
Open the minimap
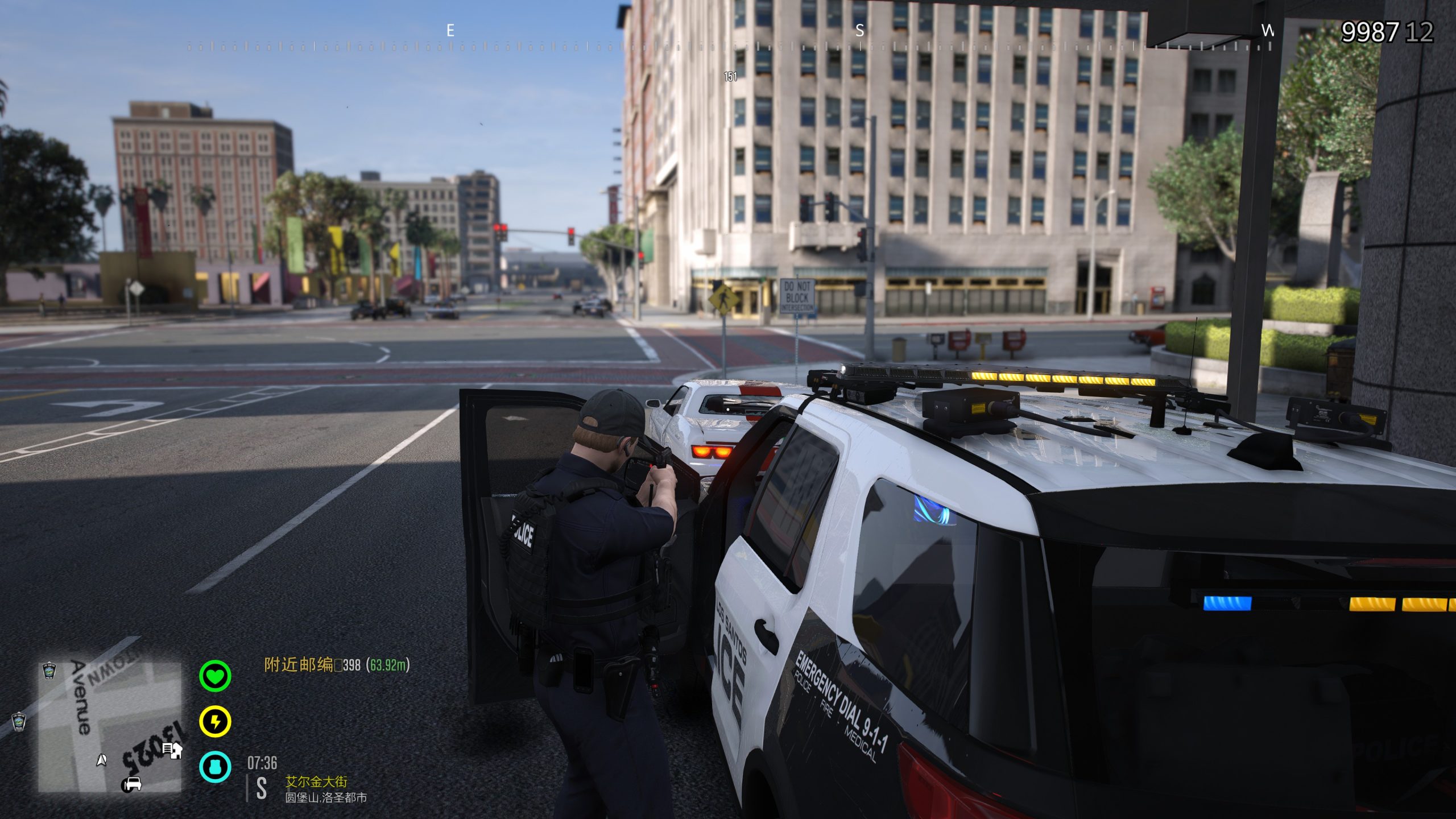[x=109, y=727]
